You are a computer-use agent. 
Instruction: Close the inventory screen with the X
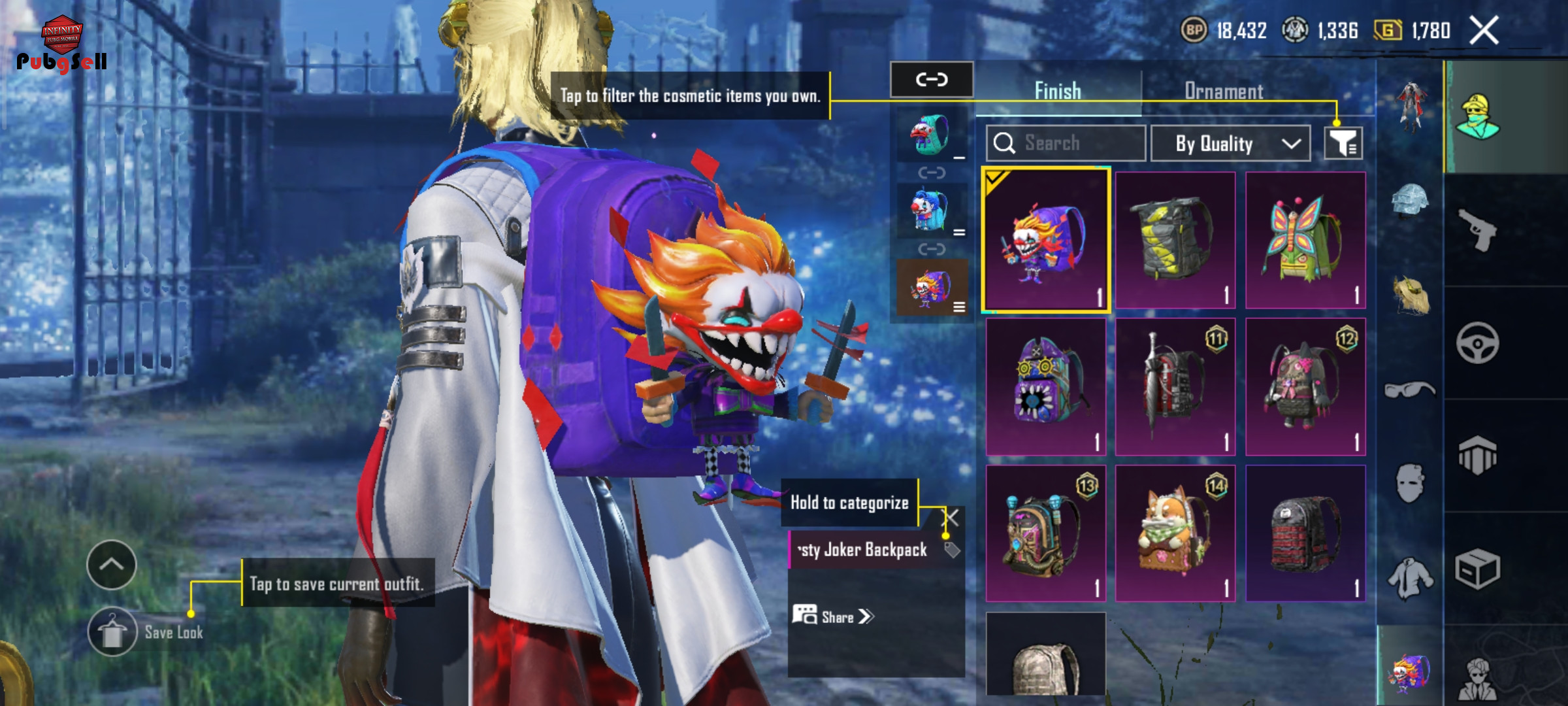(x=1484, y=31)
